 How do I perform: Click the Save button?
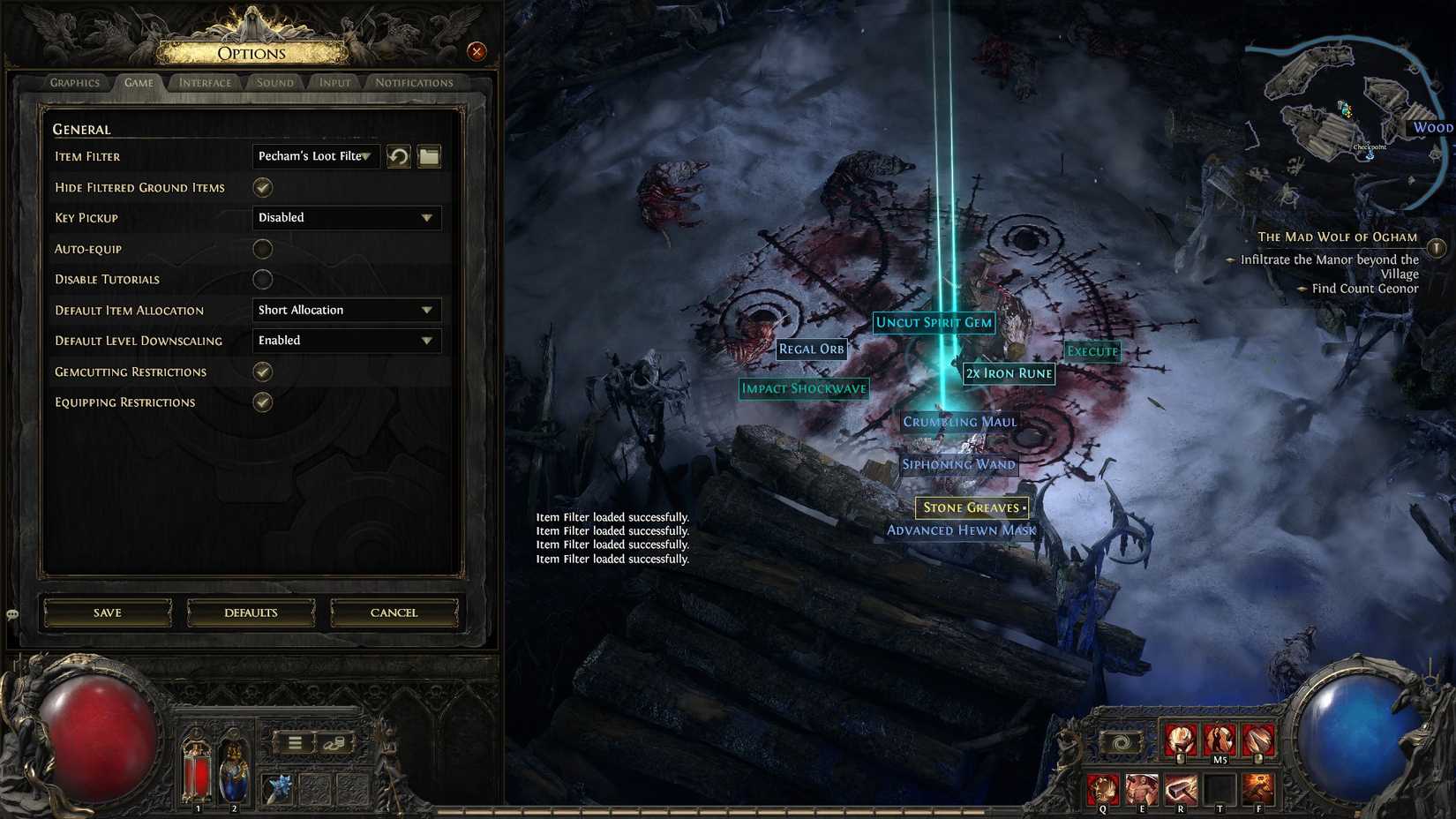coord(106,612)
